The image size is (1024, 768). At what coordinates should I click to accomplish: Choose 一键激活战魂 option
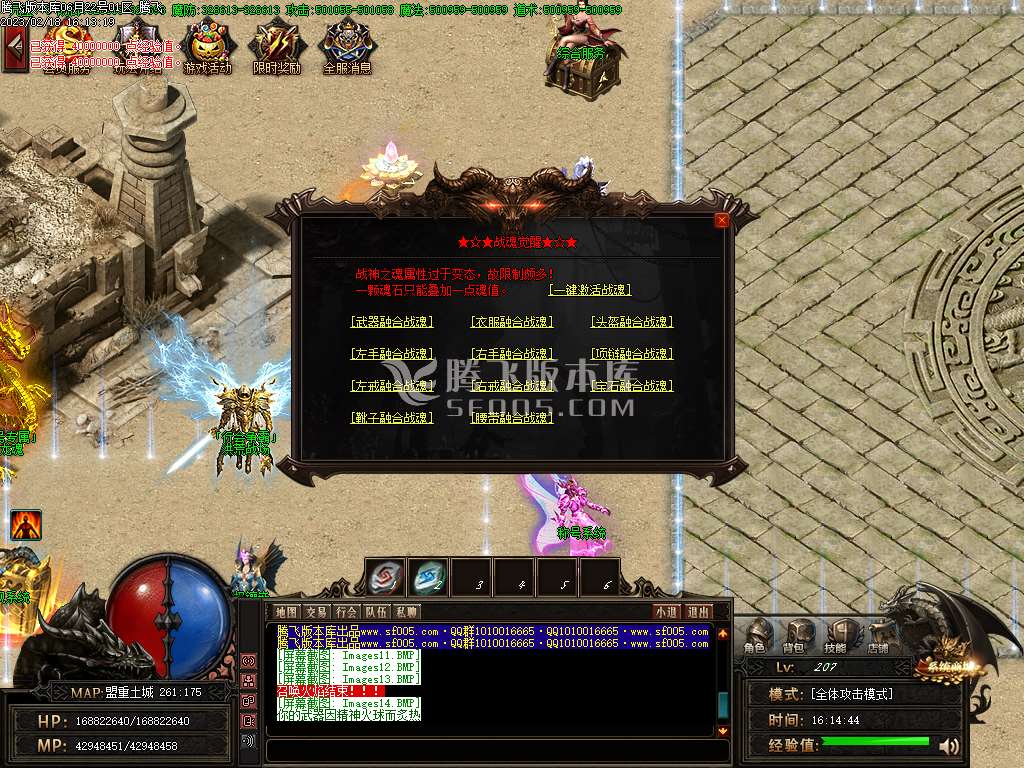click(590, 290)
